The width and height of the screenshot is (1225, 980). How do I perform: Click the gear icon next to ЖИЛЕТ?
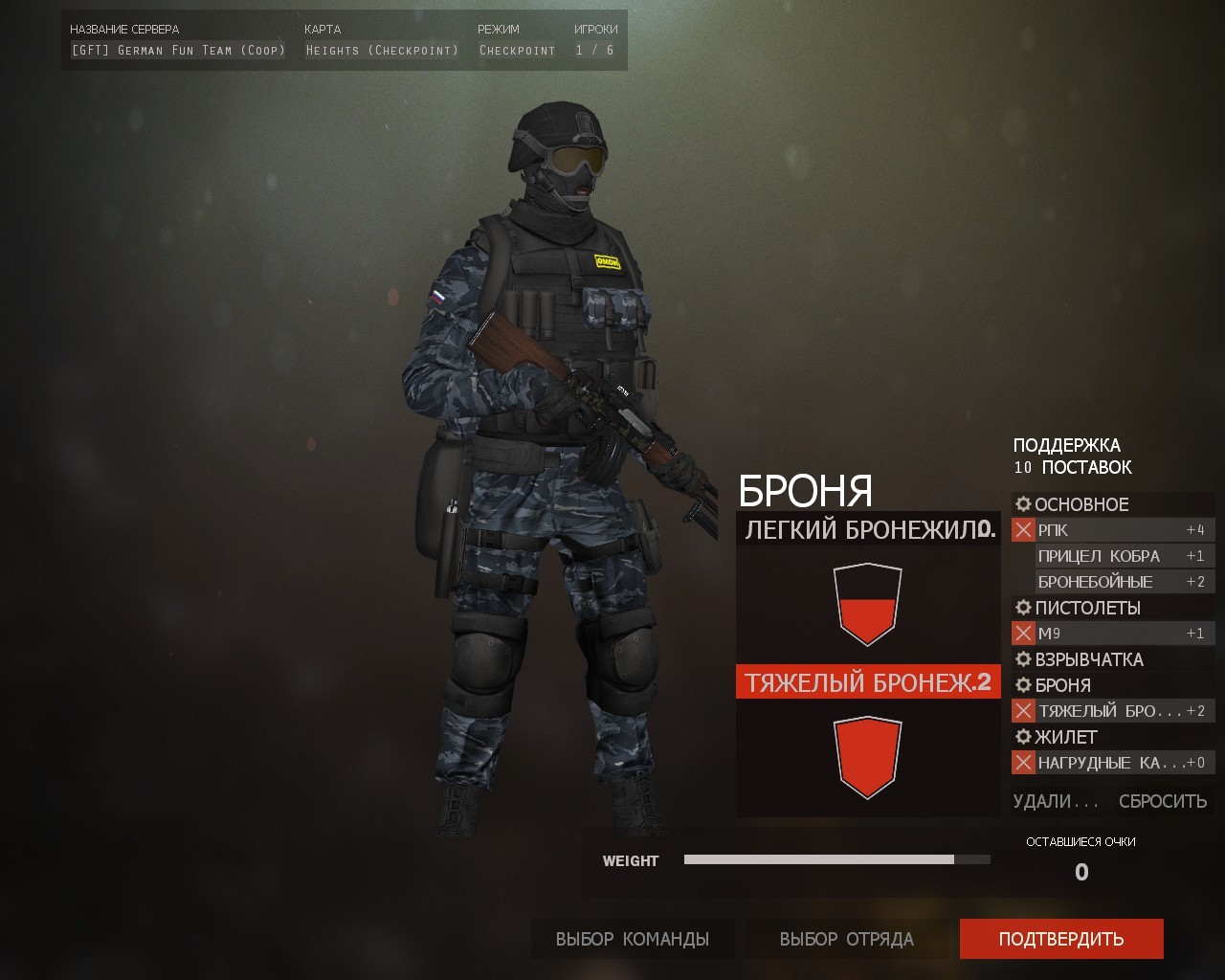[x=1022, y=737]
